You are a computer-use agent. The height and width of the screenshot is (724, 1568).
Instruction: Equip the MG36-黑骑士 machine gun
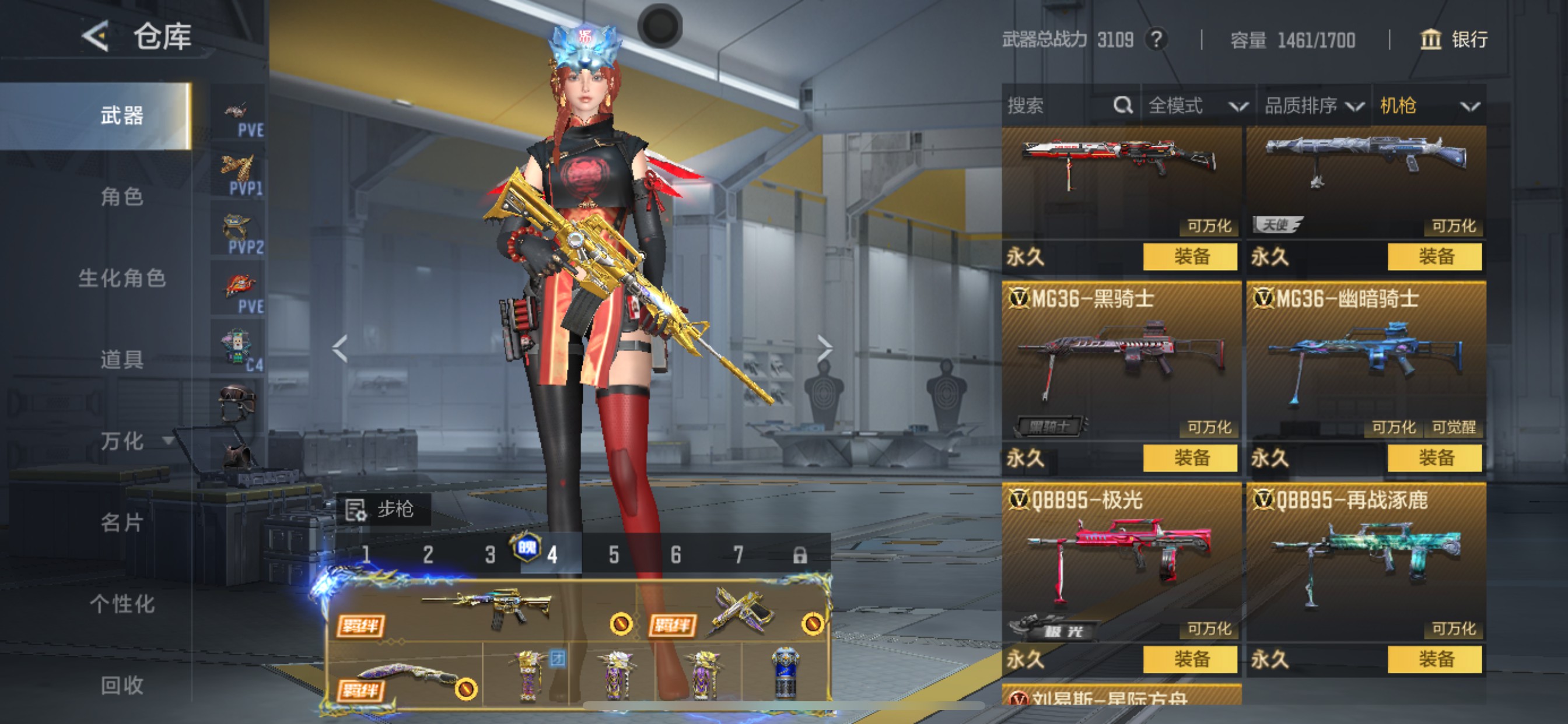1190,458
